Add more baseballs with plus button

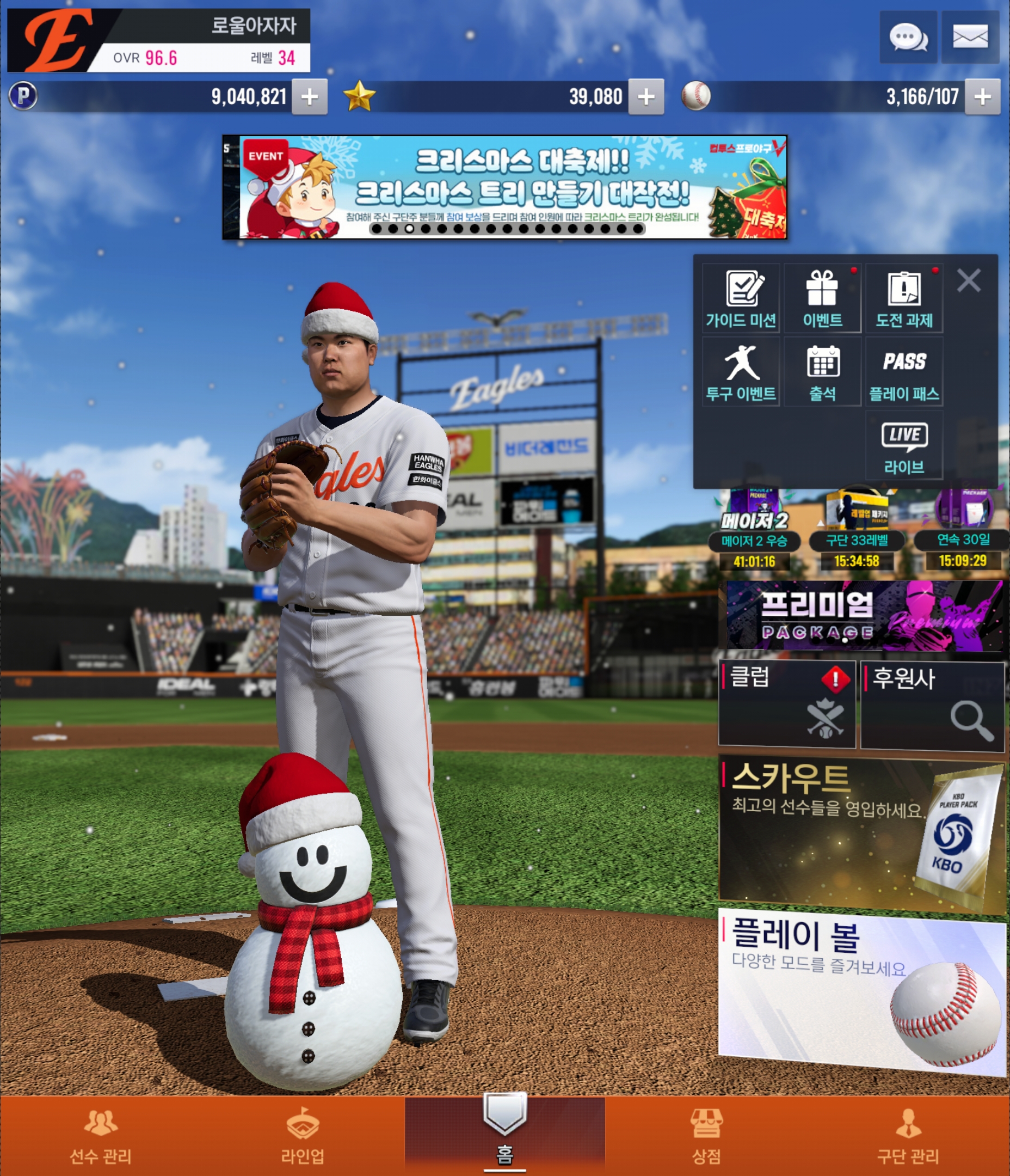(x=982, y=97)
